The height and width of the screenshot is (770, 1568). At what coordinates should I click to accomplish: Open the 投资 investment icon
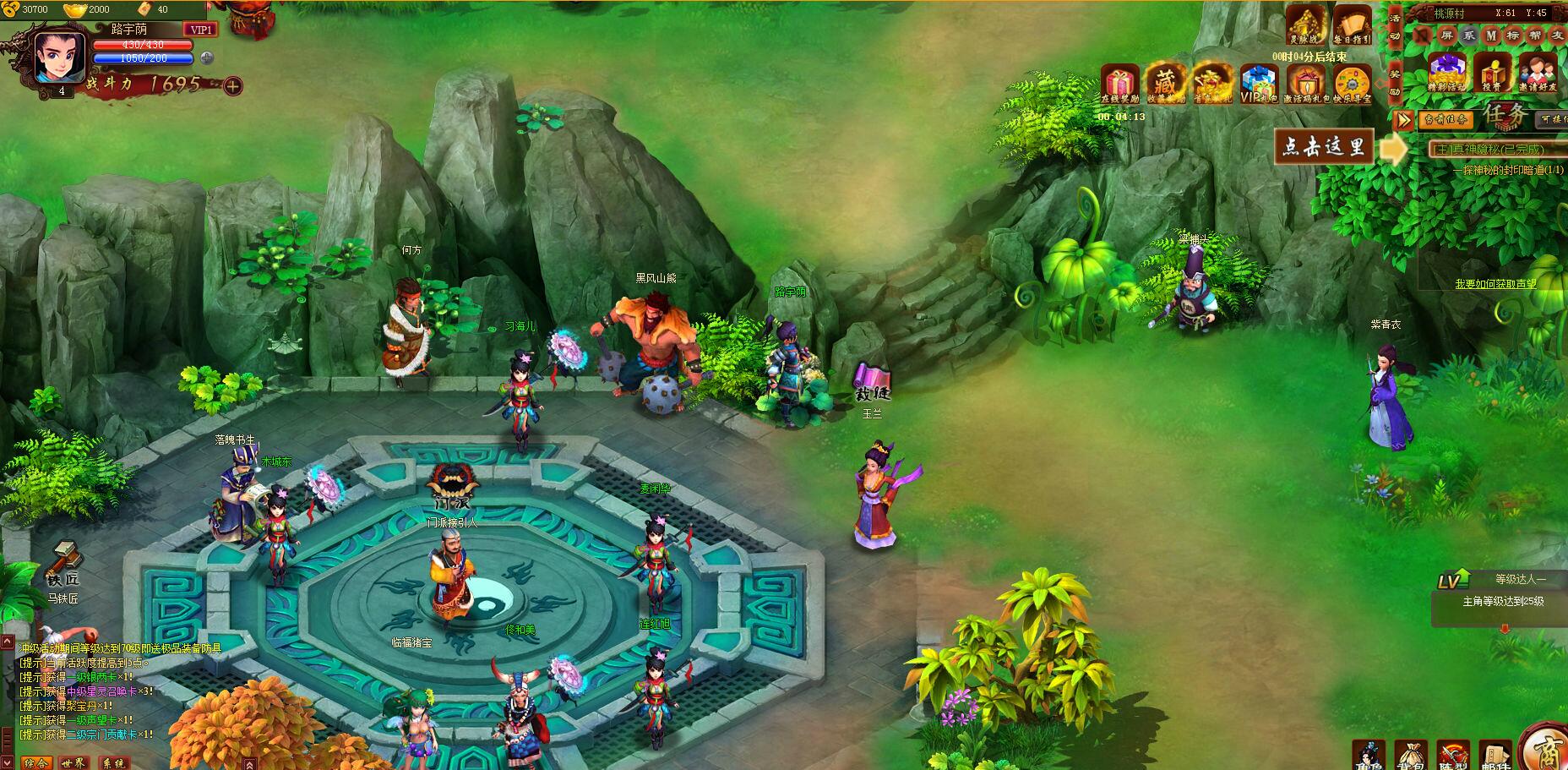coord(1492,70)
